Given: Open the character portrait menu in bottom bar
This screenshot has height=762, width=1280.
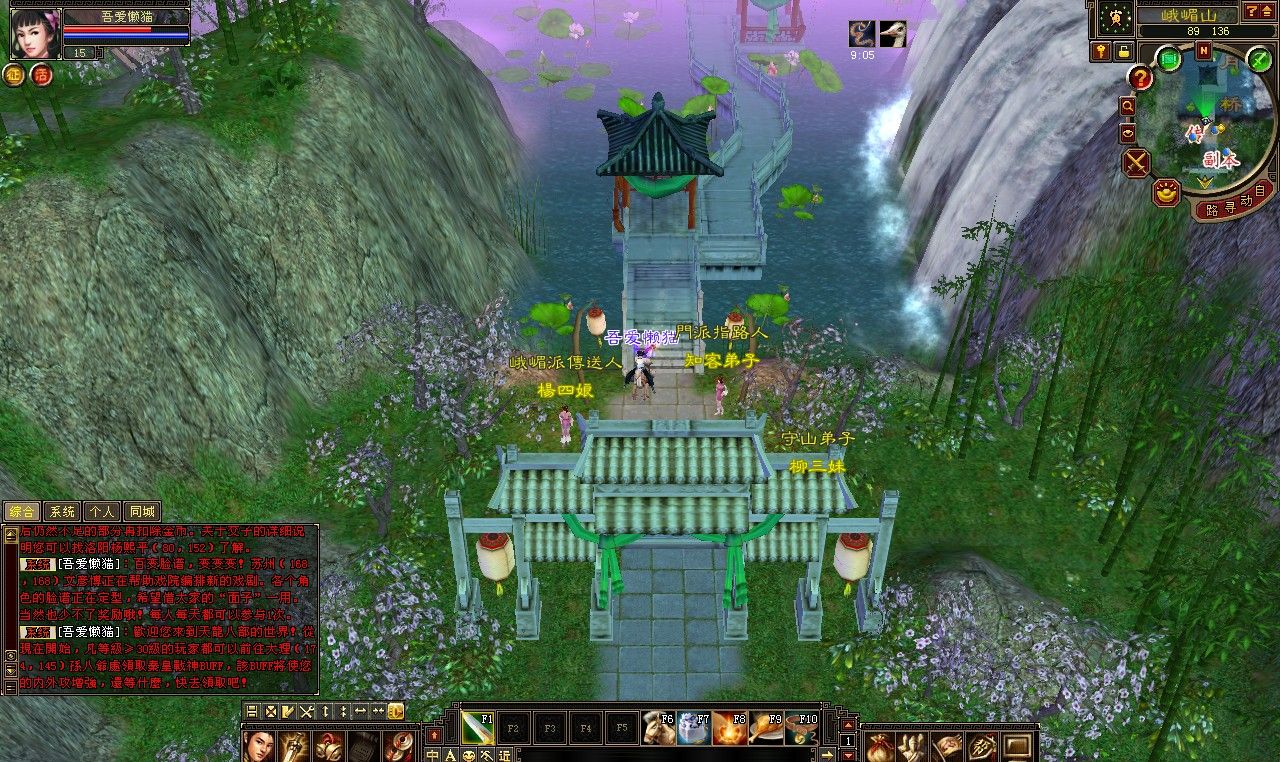Looking at the screenshot, I should pos(259,745).
